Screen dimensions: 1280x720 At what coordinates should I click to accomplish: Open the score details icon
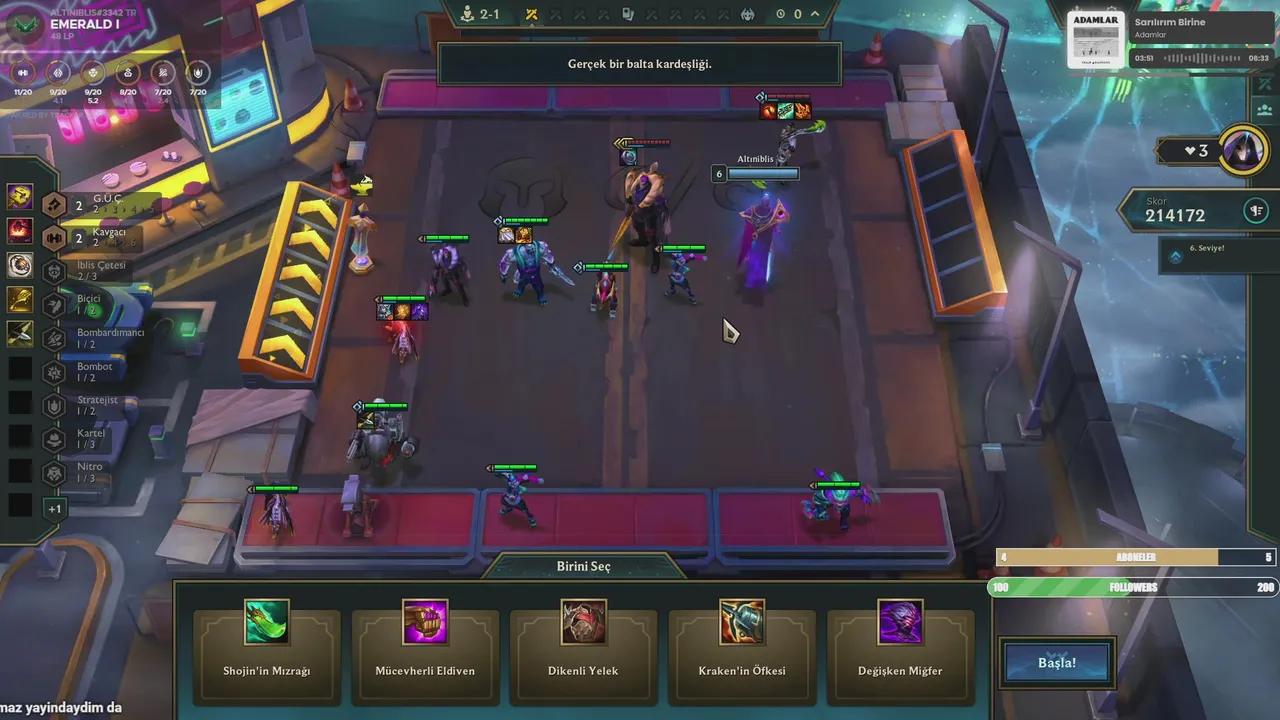1256,211
